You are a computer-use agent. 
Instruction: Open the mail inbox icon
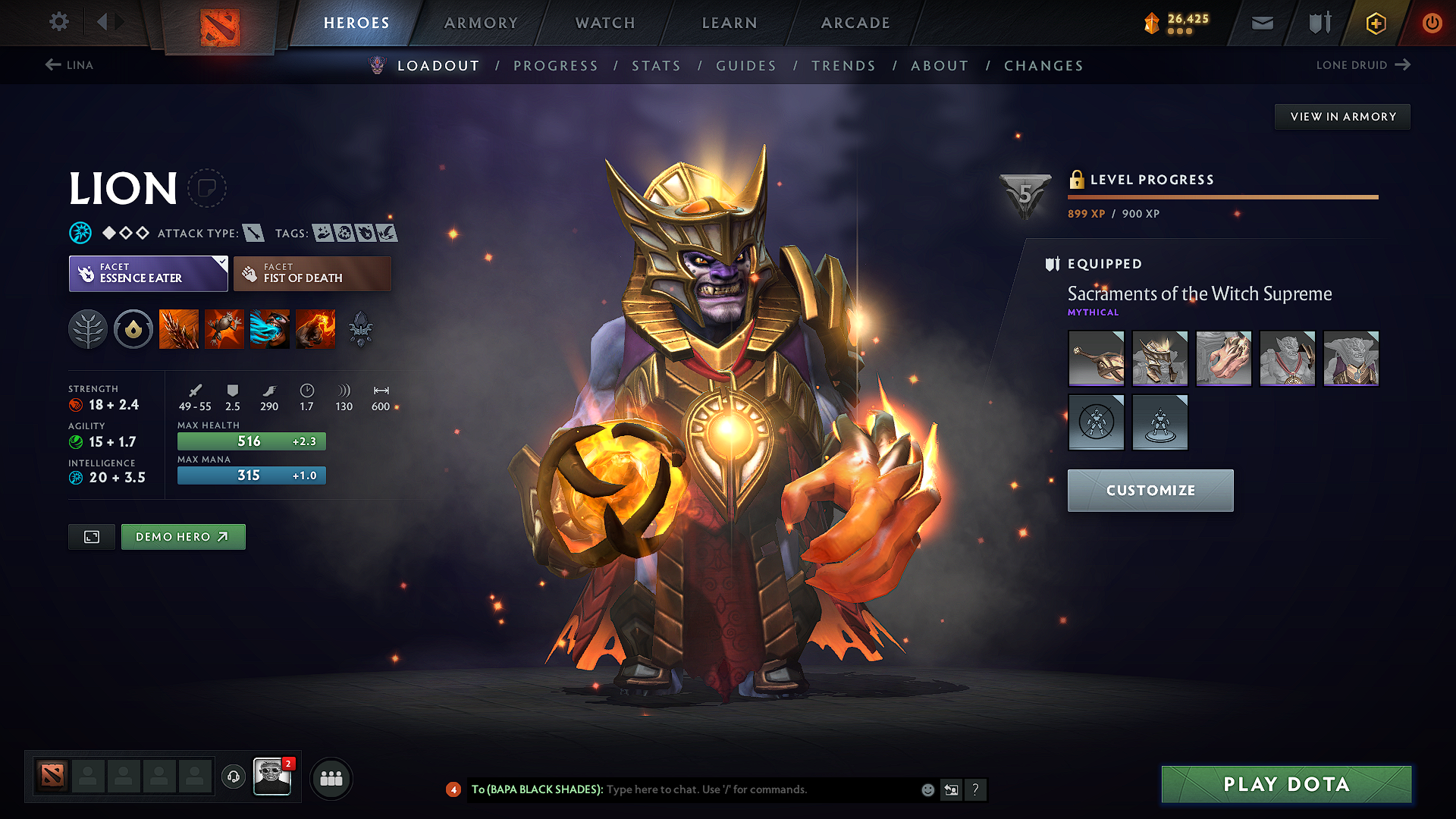click(x=1261, y=23)
